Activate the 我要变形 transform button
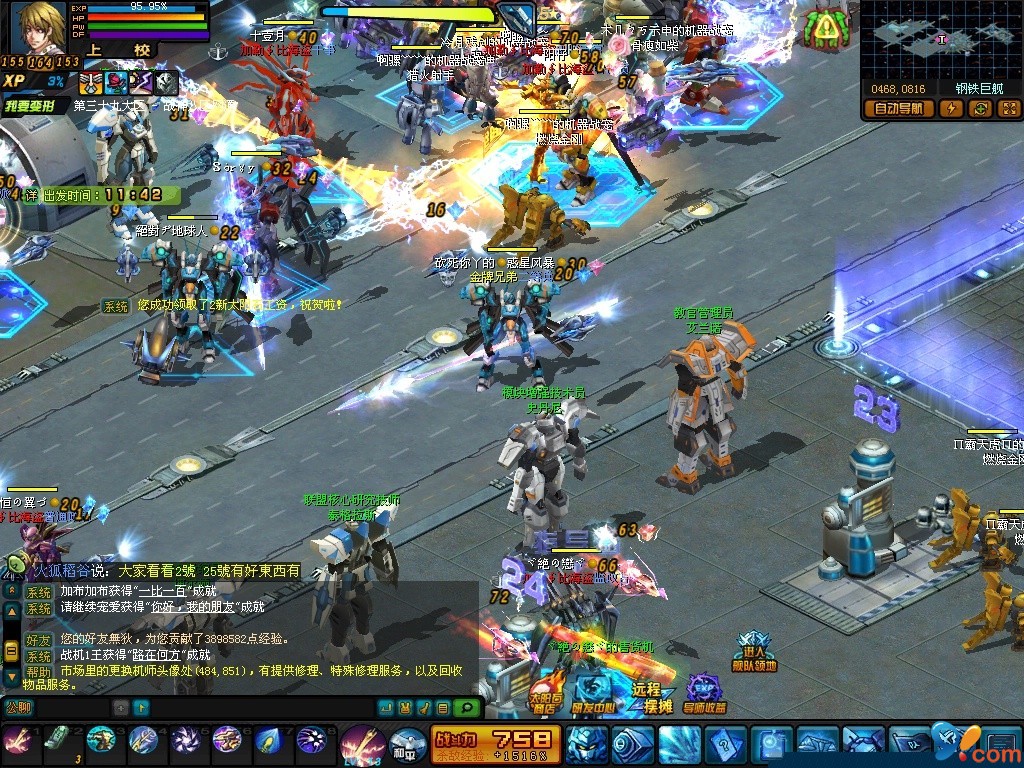This screenshot has height=768, width=1024. pos(35,104)
